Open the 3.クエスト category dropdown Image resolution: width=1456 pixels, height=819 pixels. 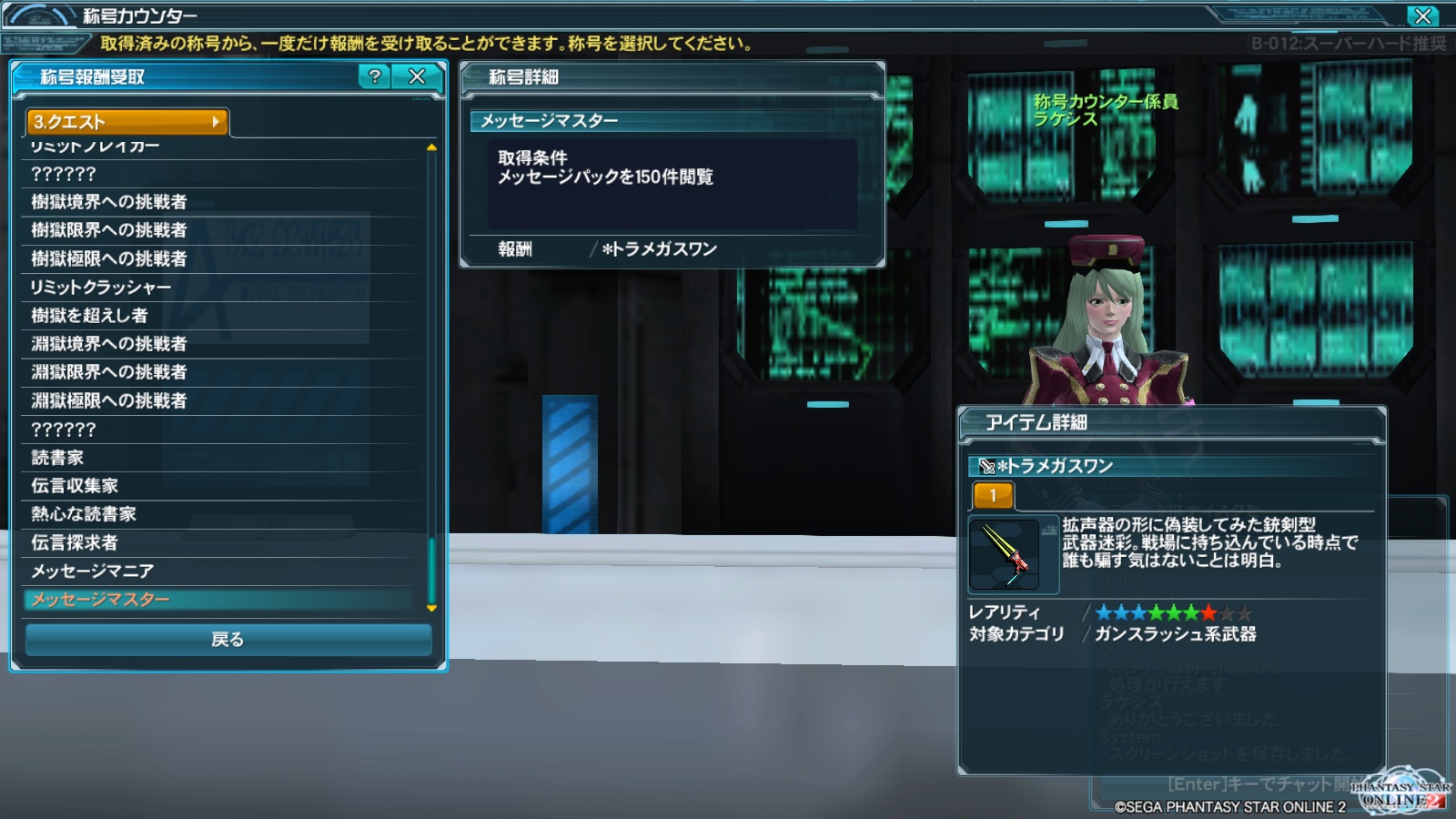point(127,122)
